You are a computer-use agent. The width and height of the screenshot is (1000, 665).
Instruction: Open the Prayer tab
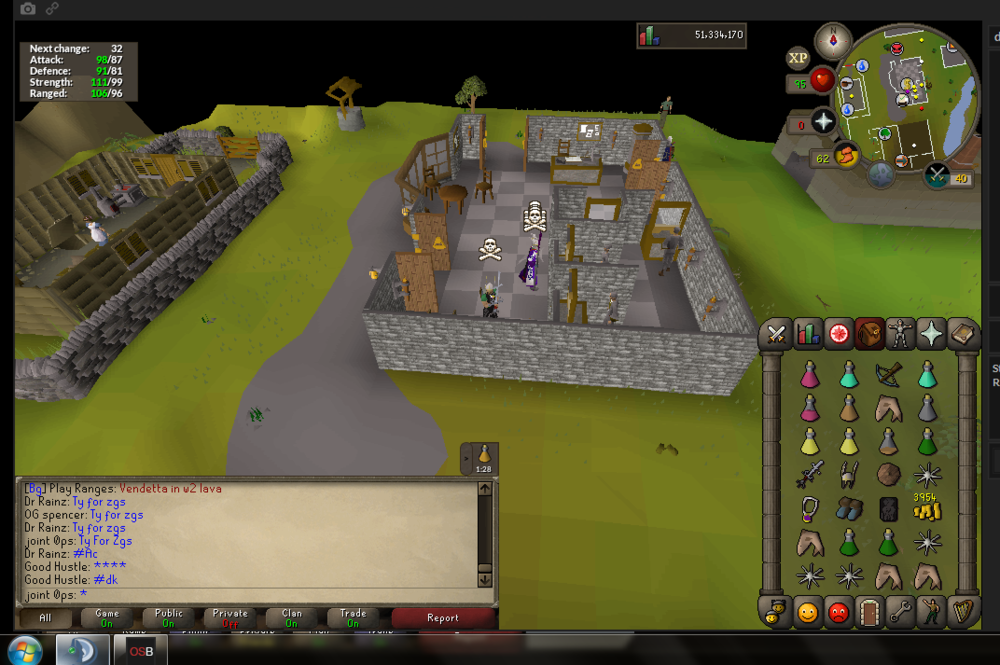click(931, 335)
